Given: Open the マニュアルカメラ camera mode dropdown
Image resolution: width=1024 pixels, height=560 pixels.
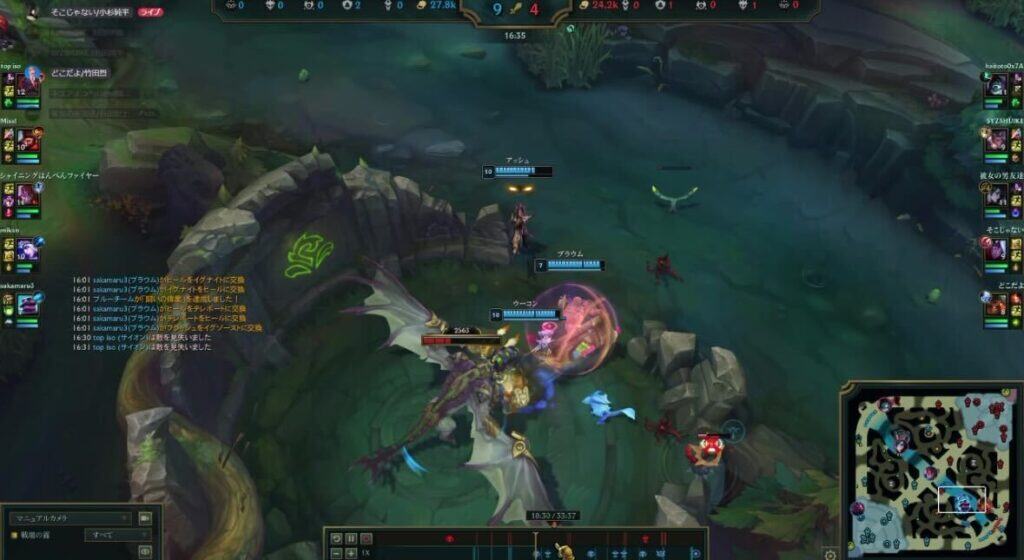Looking at the screenshot, I should 70,518.
